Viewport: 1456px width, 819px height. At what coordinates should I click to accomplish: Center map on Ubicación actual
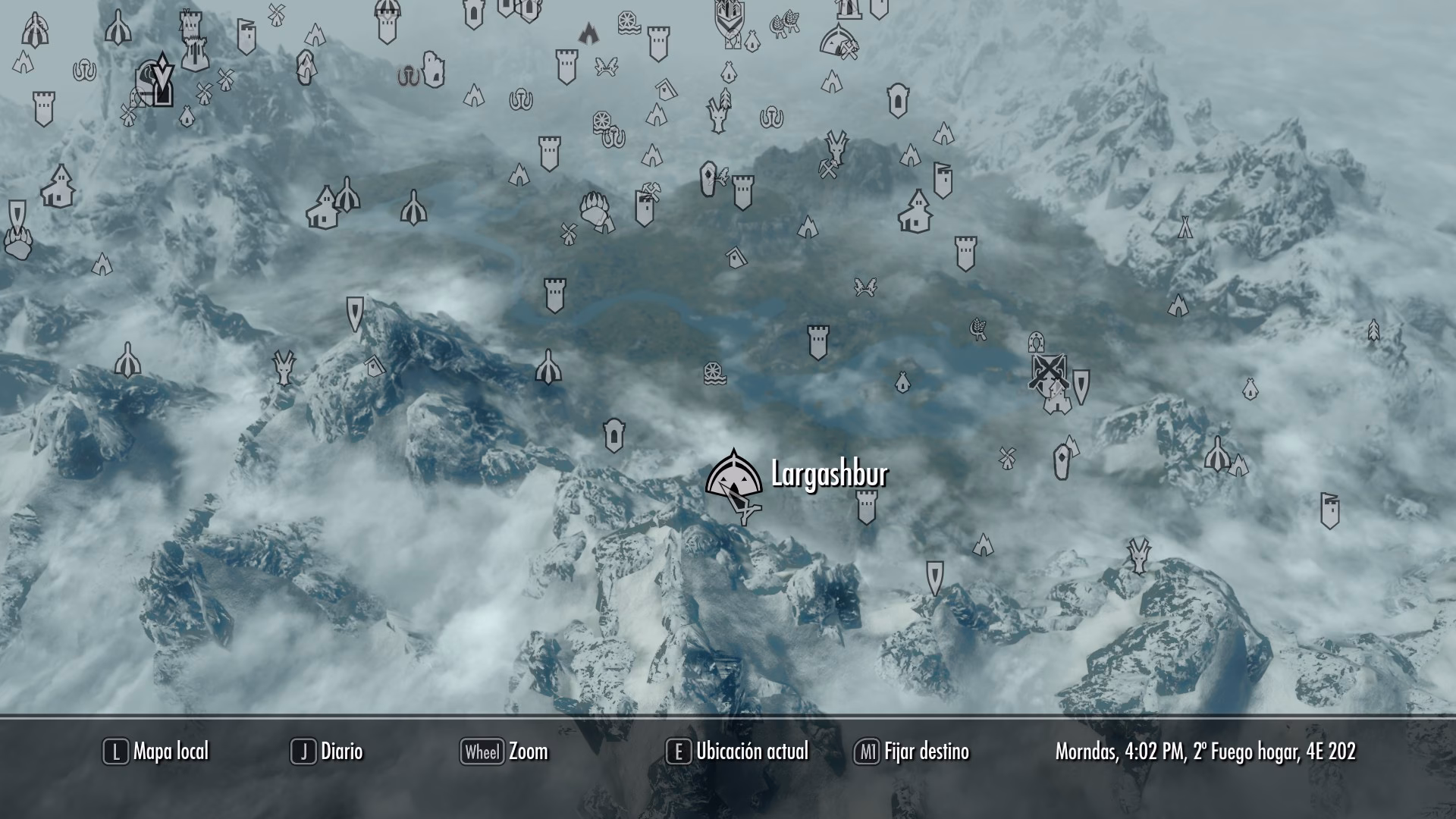(x=738, y=752)
